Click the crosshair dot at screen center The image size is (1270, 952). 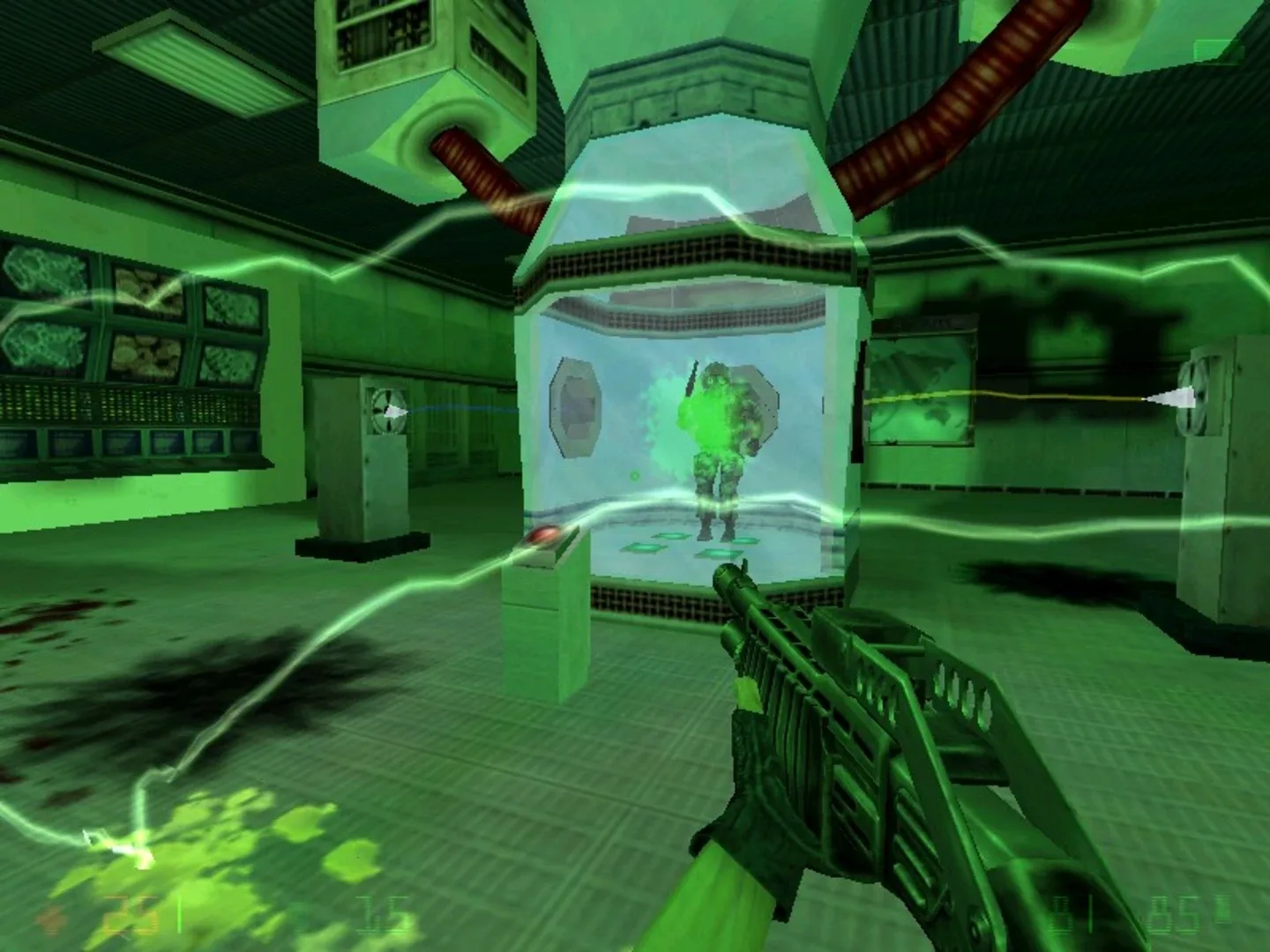coord(635,476)
